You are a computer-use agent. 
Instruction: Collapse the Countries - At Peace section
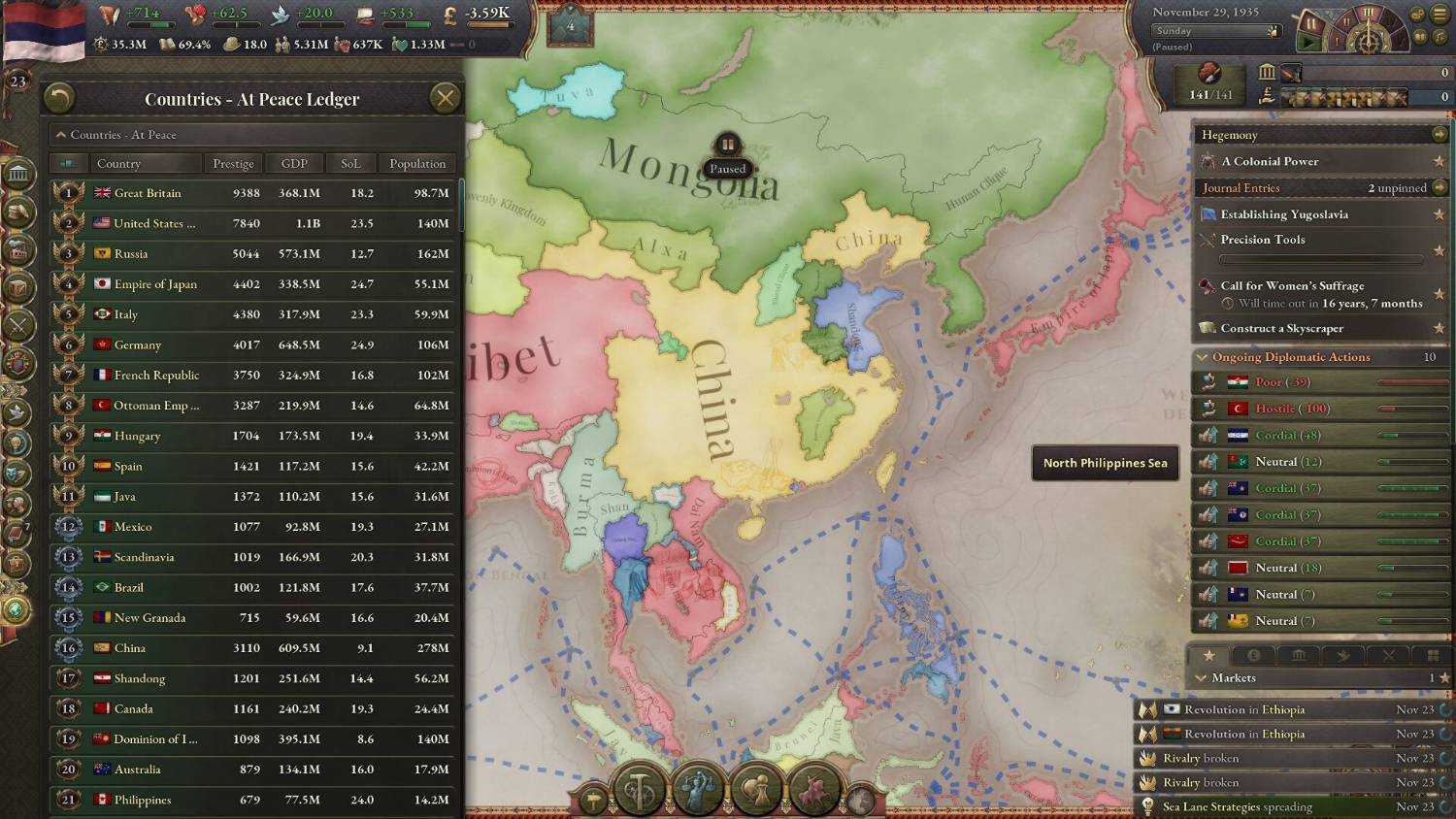pyautogui.click(x=61, y=135)
